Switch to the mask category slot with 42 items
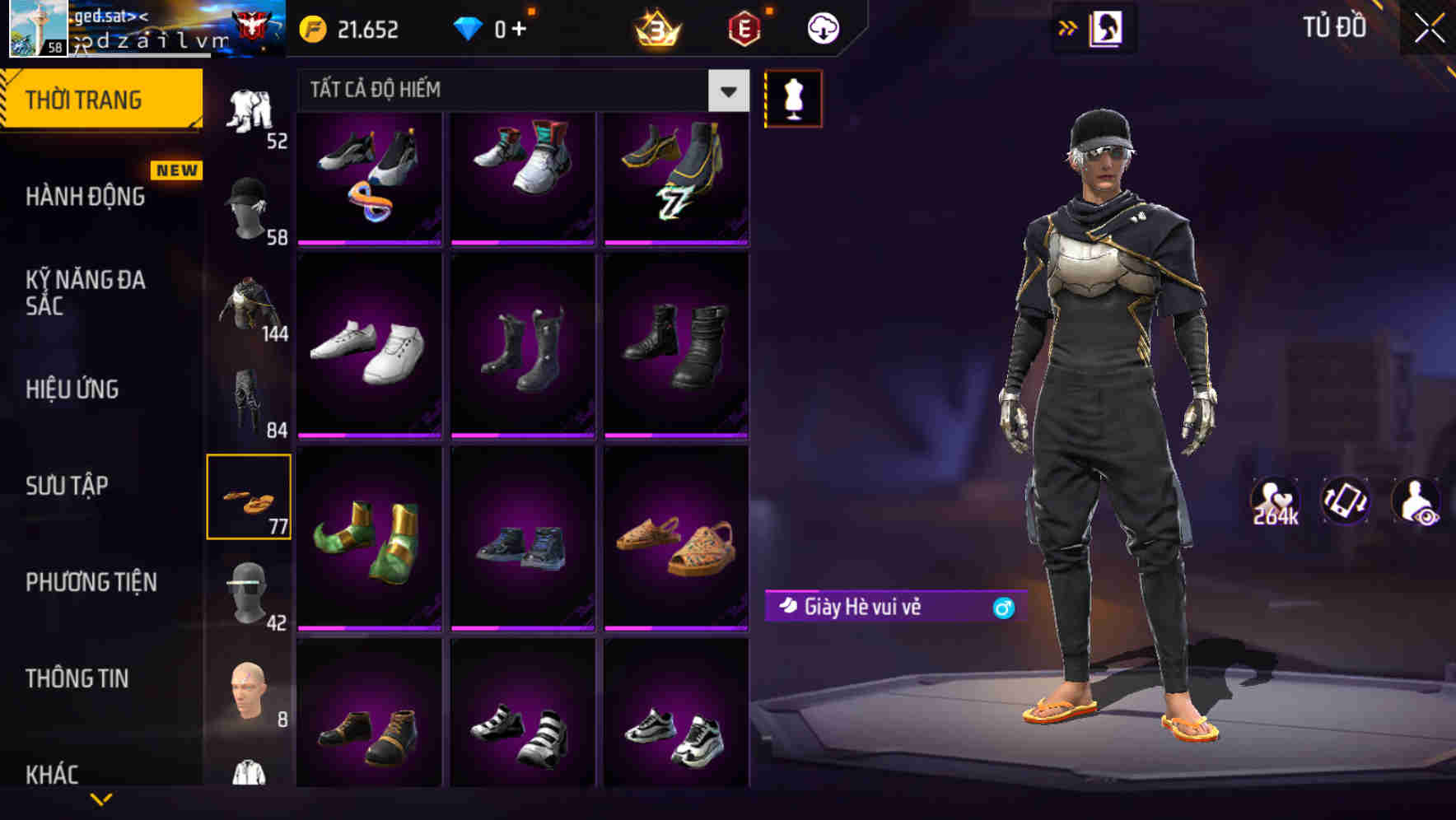The image size is (1456, 820). click(251, 591)
